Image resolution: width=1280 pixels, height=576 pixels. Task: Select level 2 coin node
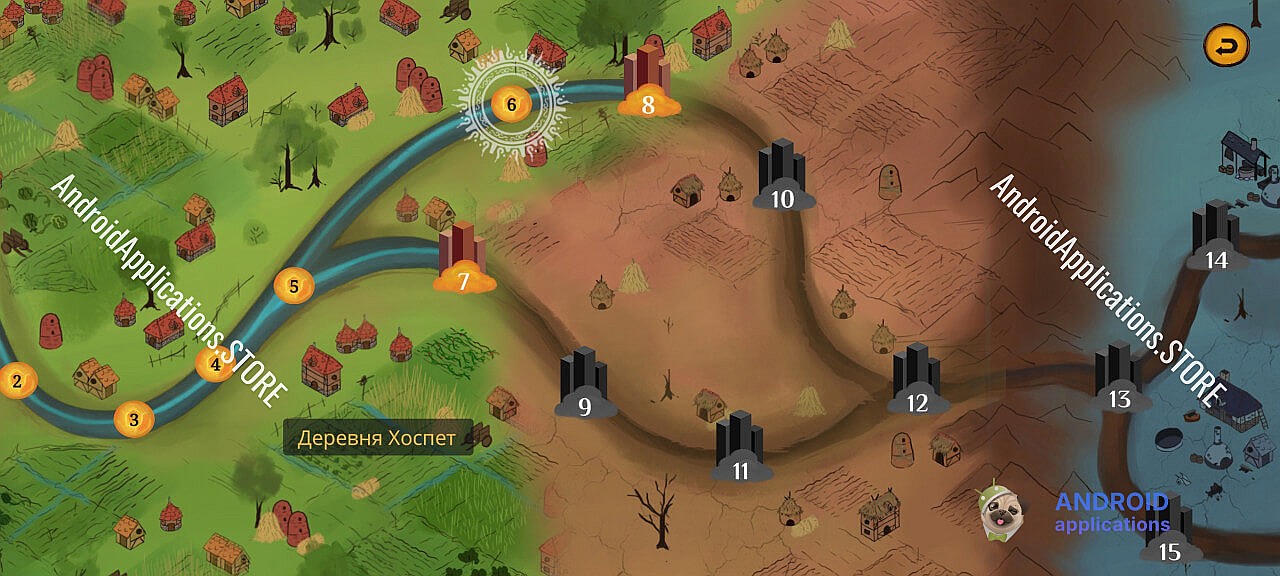(x=17, y=380)
